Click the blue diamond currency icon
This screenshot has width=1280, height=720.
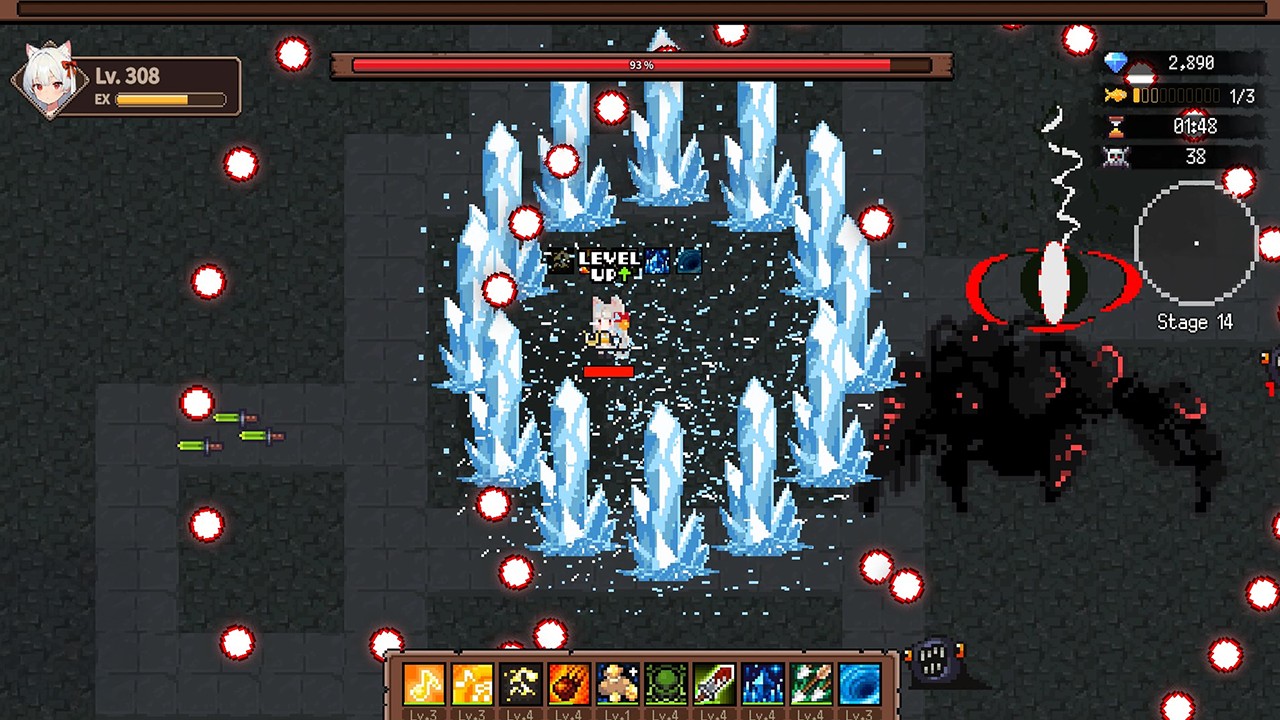click(x=1118, y=63)
